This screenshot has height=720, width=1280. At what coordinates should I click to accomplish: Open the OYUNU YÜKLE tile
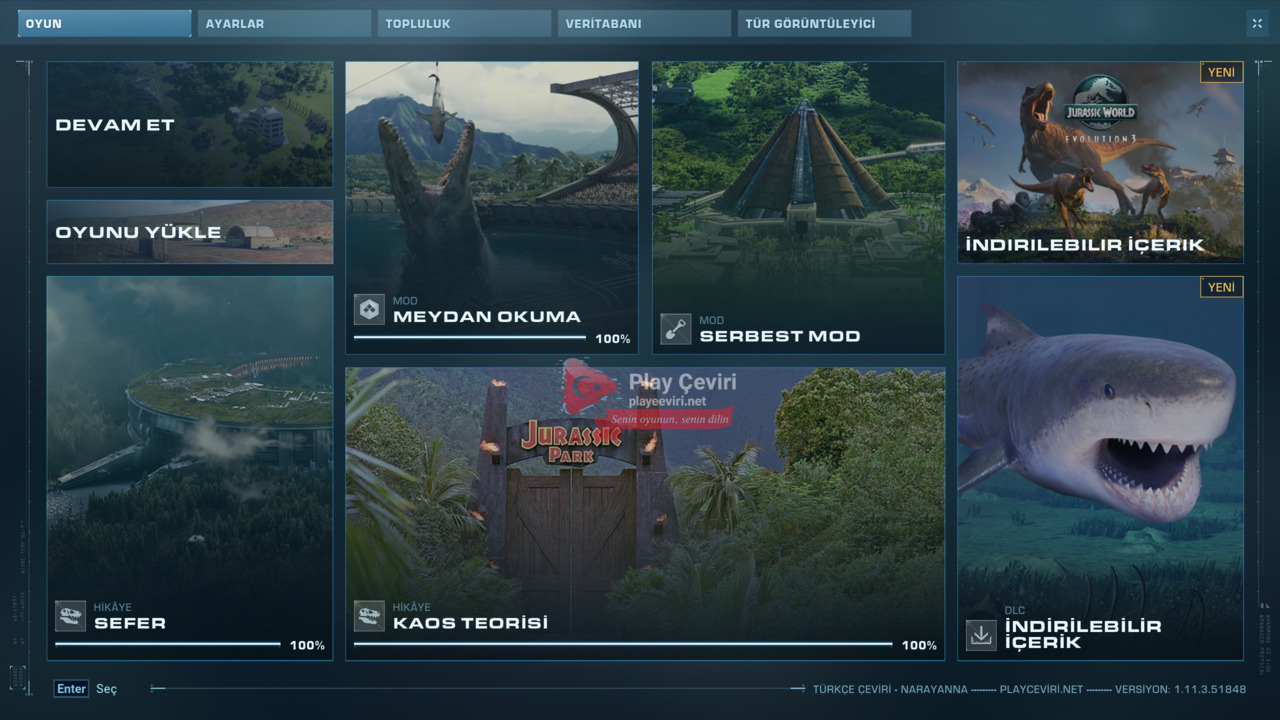(190, 232)
